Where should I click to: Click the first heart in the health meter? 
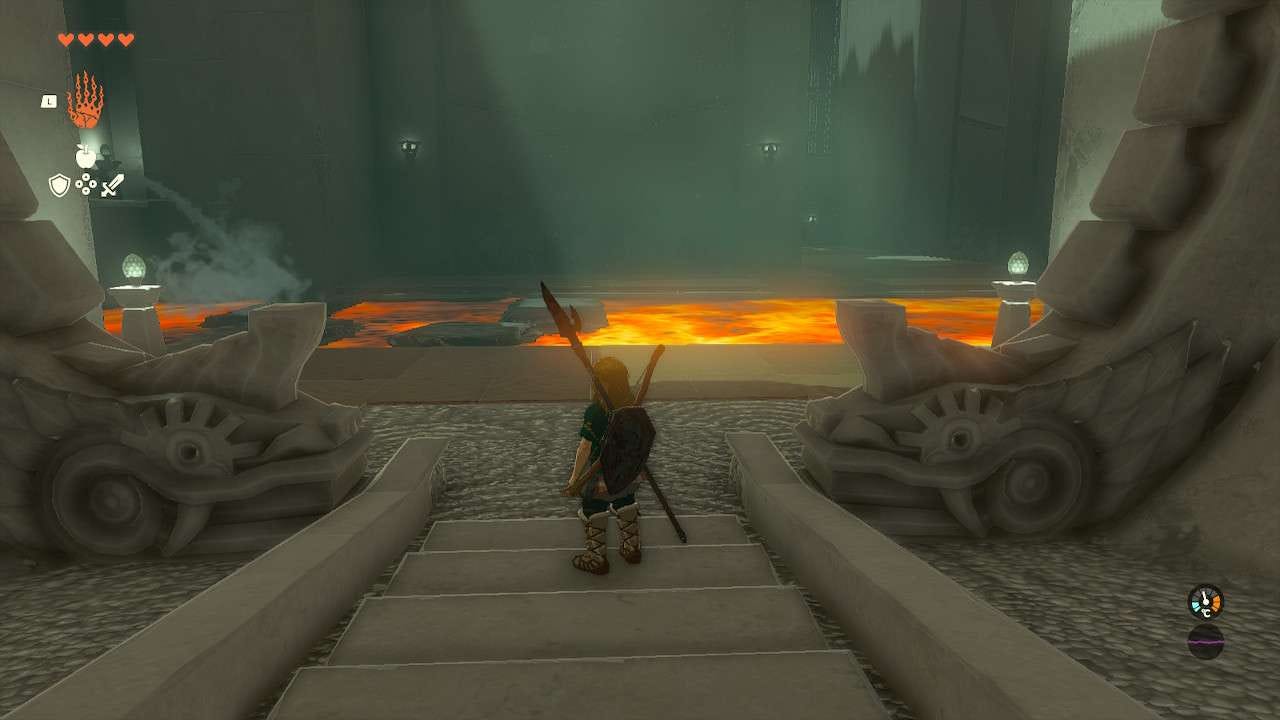(66, 38)
